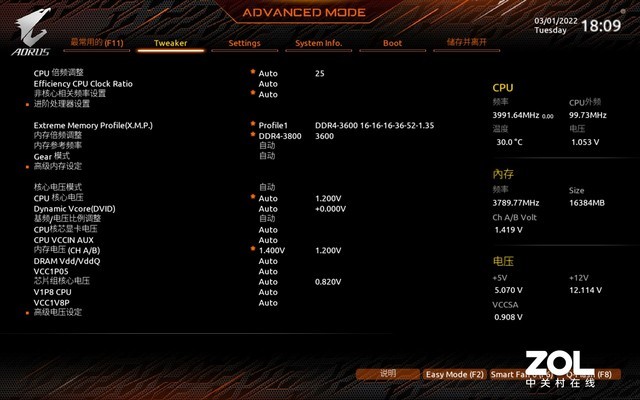Open the 储存并离开 save and exit tab
This screenshot has height=400, width=640.
[x=466, y=43]
